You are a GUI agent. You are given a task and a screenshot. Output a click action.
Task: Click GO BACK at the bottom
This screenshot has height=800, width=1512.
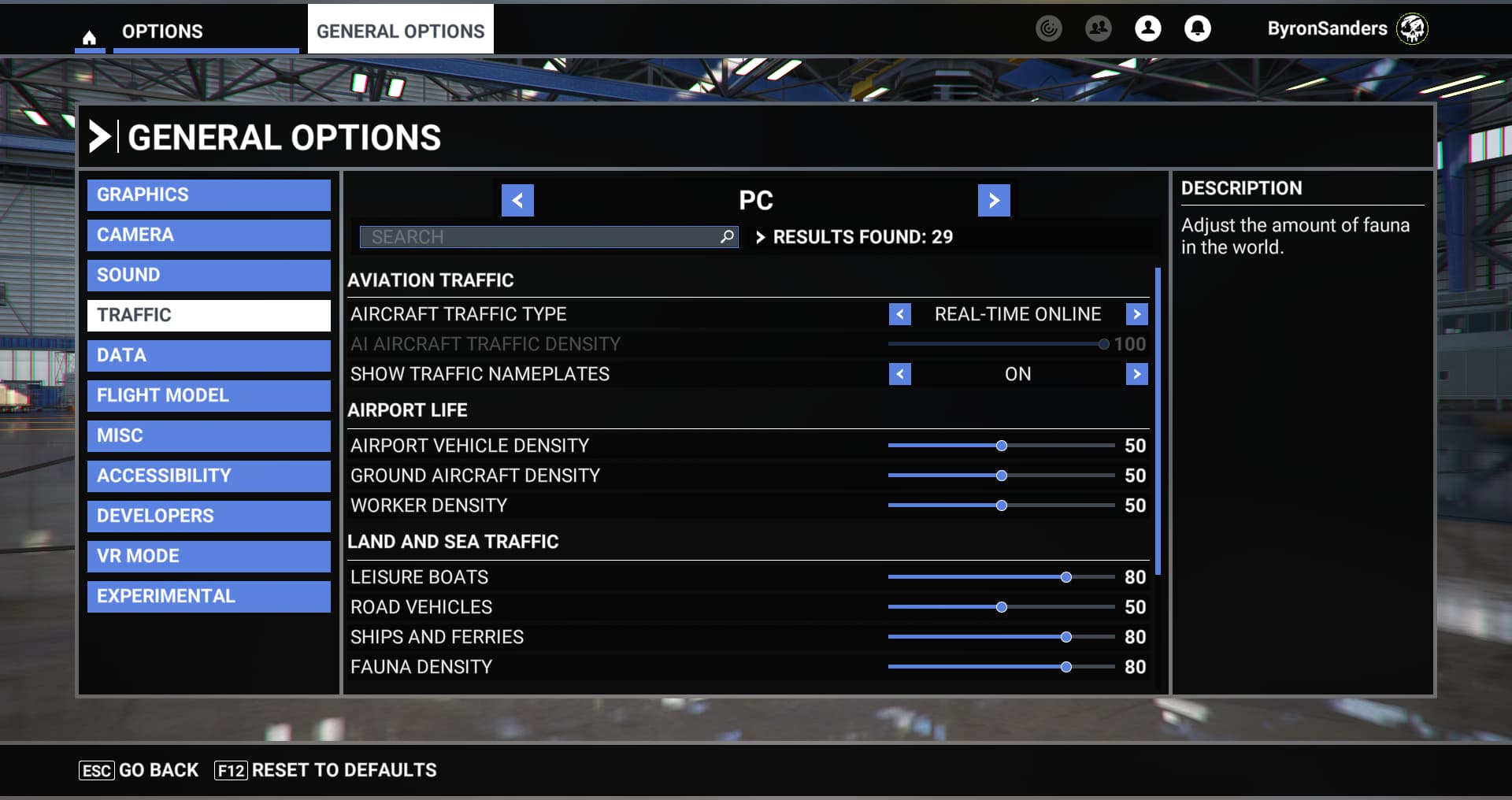point(157,770)
